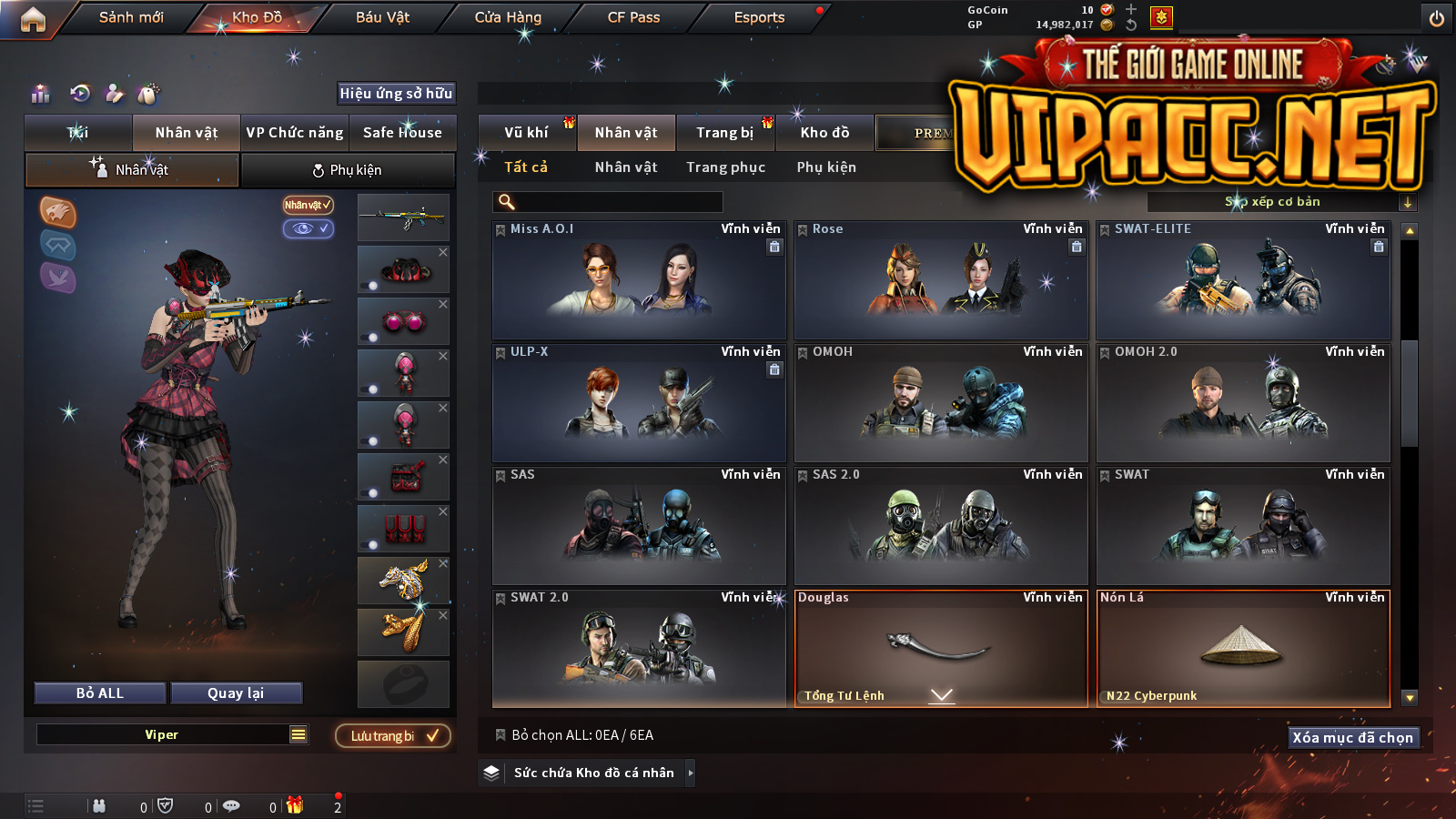
Task: Open the Vũ khí inventory tab
Action: (x=526, y=133)
